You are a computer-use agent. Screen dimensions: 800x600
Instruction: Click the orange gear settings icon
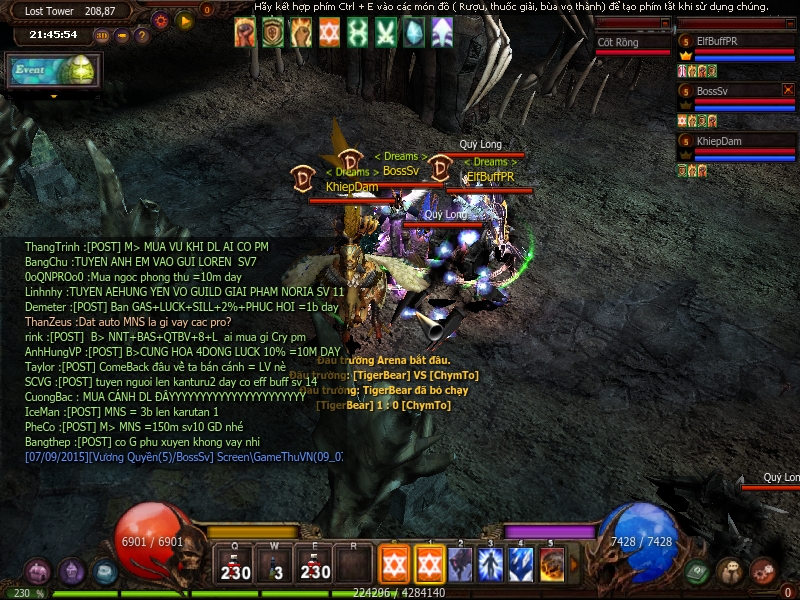pos(161,19)
